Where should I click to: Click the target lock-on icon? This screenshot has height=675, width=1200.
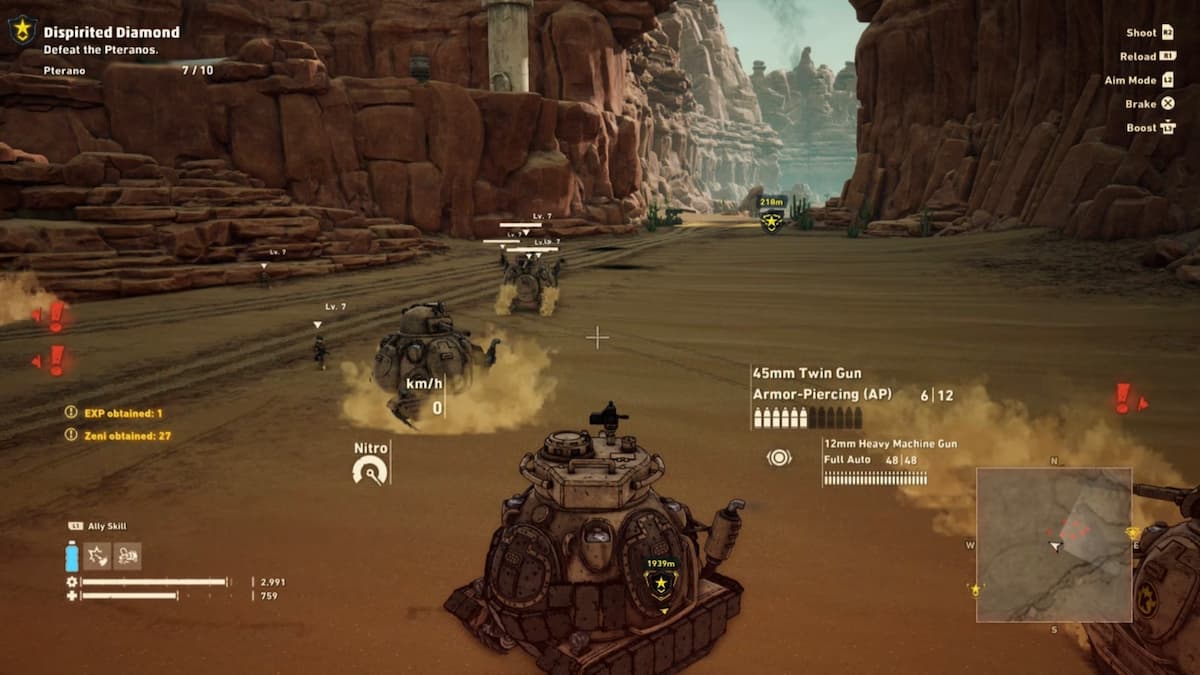pyautogui.click(x=779, y=458)
